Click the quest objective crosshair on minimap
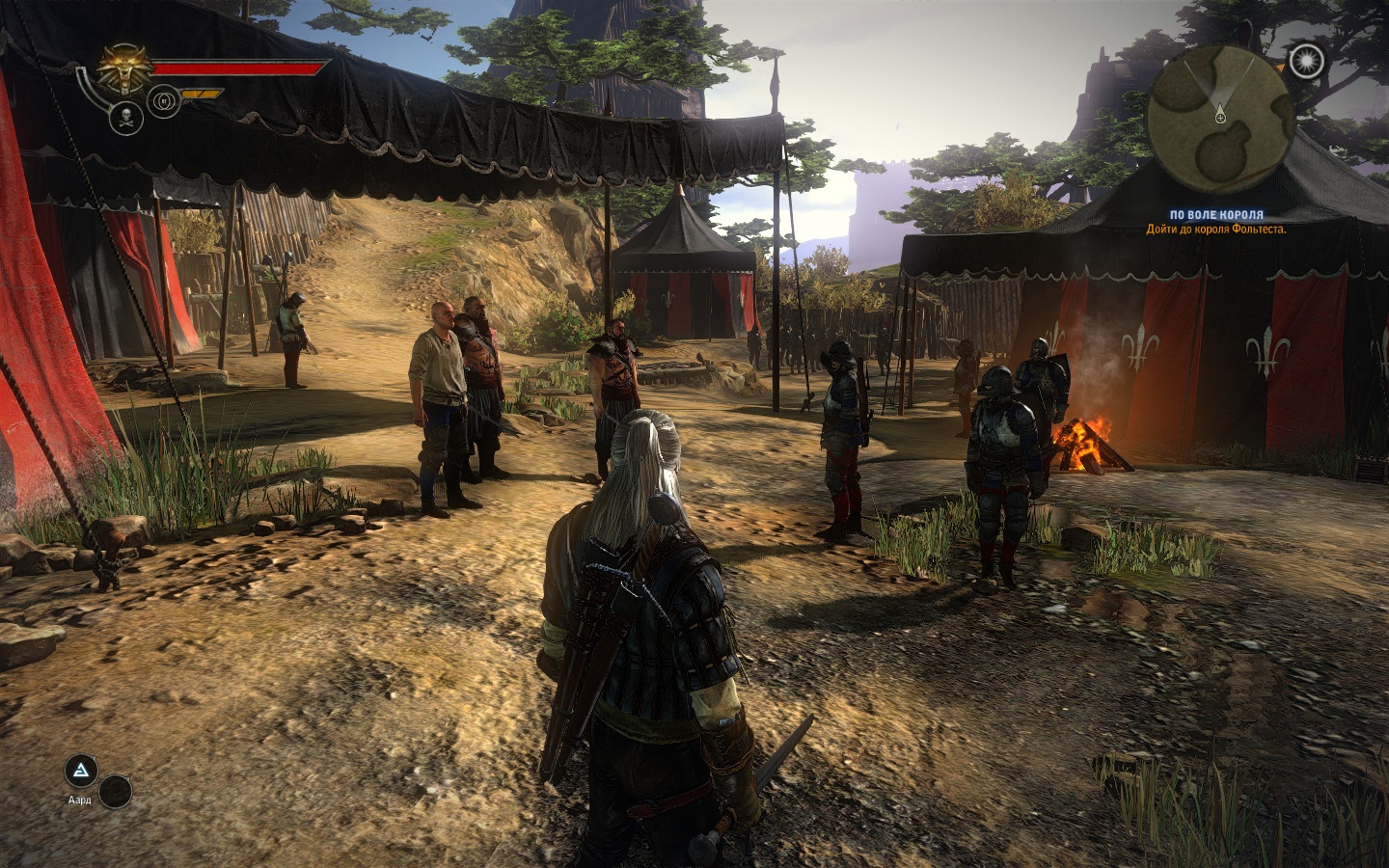This screenshot has width=1389, height=868. click(x=1220, y=118)
